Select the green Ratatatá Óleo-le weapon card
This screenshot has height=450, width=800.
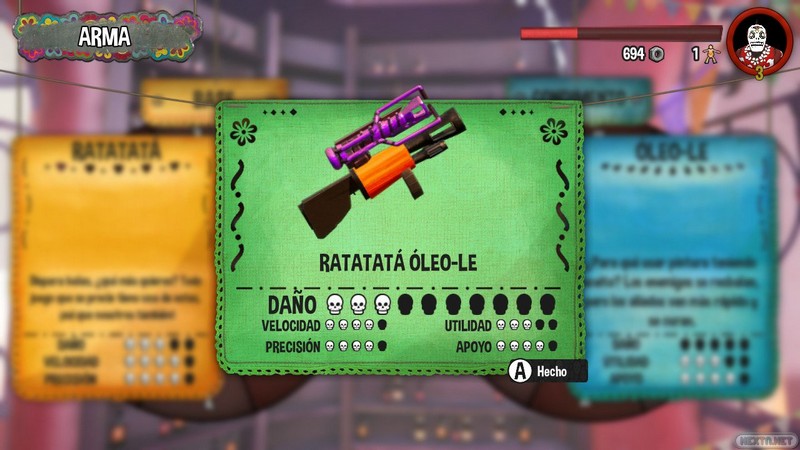pos(398,240)
